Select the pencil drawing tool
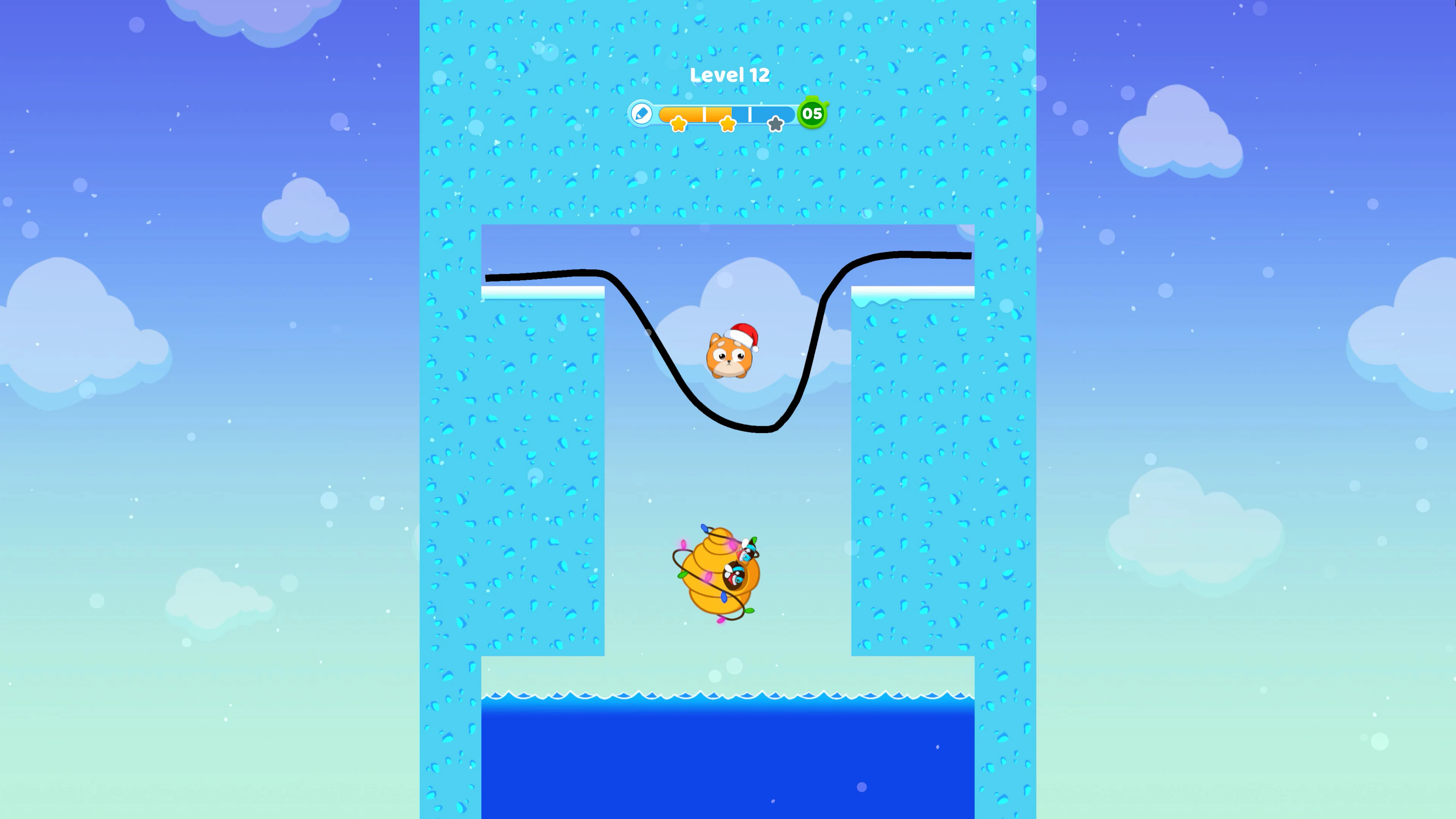Image resolution: width=1456 pixels, height=819 pixels. tap(642, 114)
